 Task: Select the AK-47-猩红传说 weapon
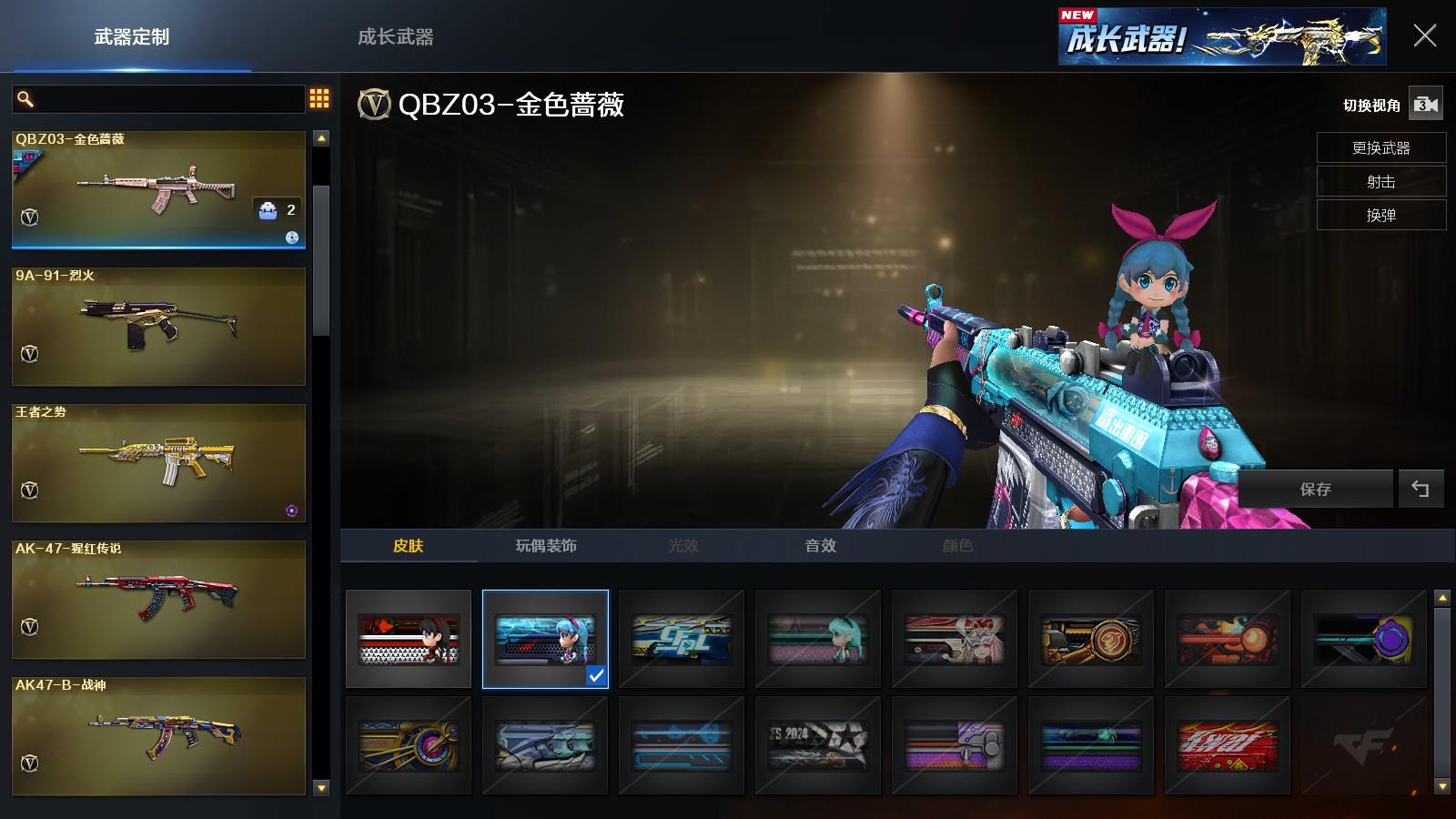click(x=158, y=599)
